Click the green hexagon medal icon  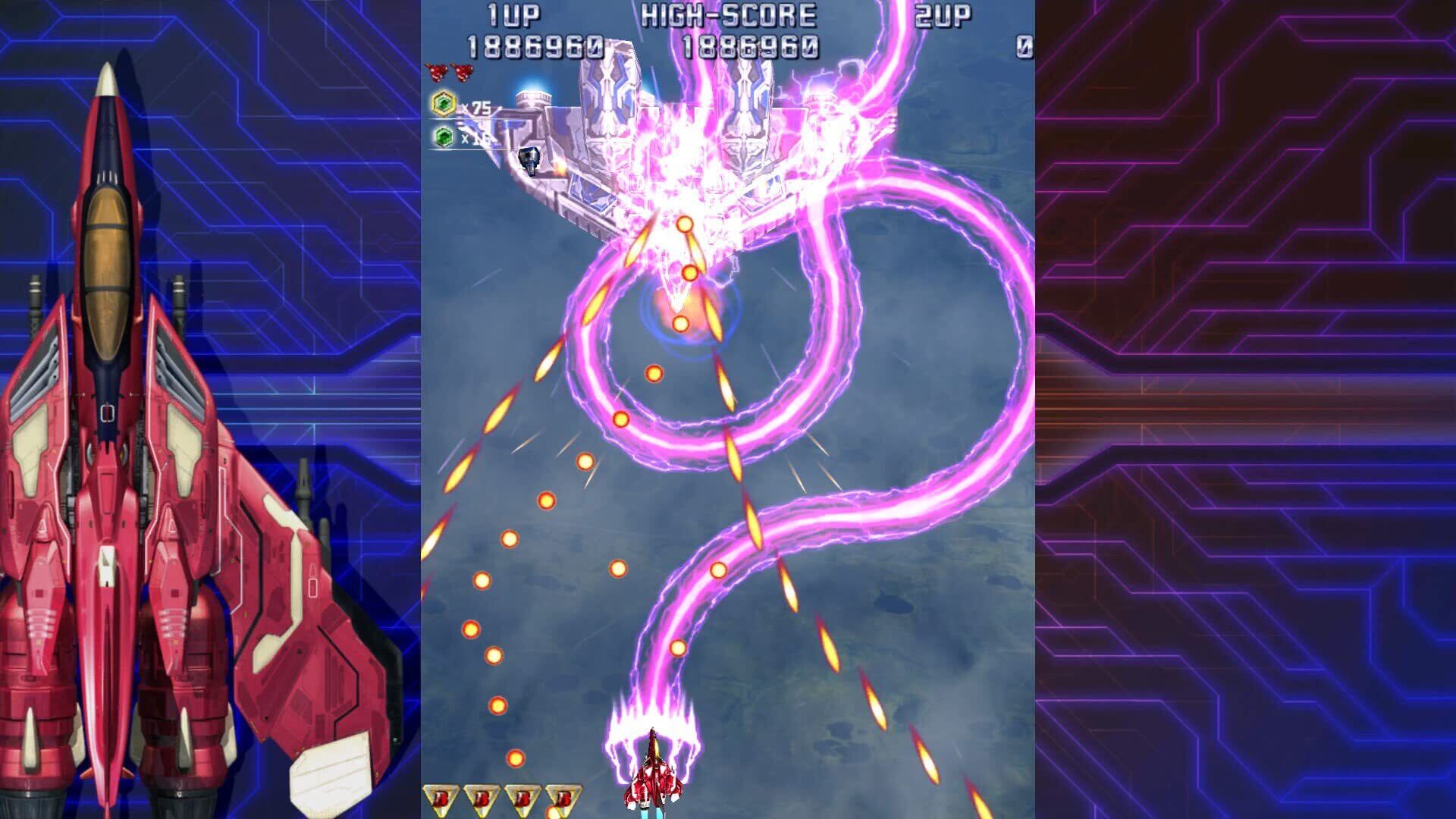pyautogui.click(x=444, y=137)
